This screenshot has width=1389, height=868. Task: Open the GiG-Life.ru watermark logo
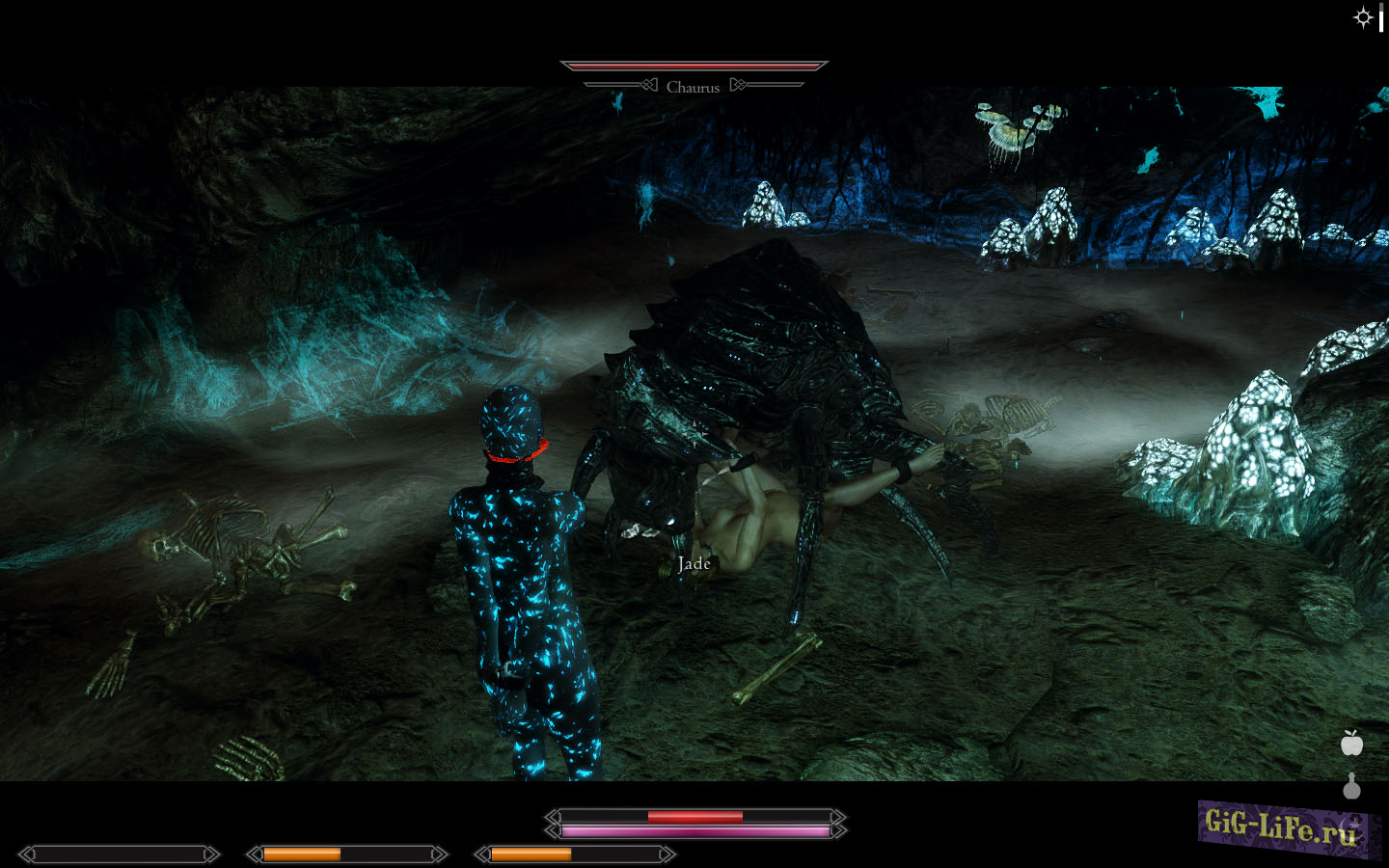pos(1285,827)
